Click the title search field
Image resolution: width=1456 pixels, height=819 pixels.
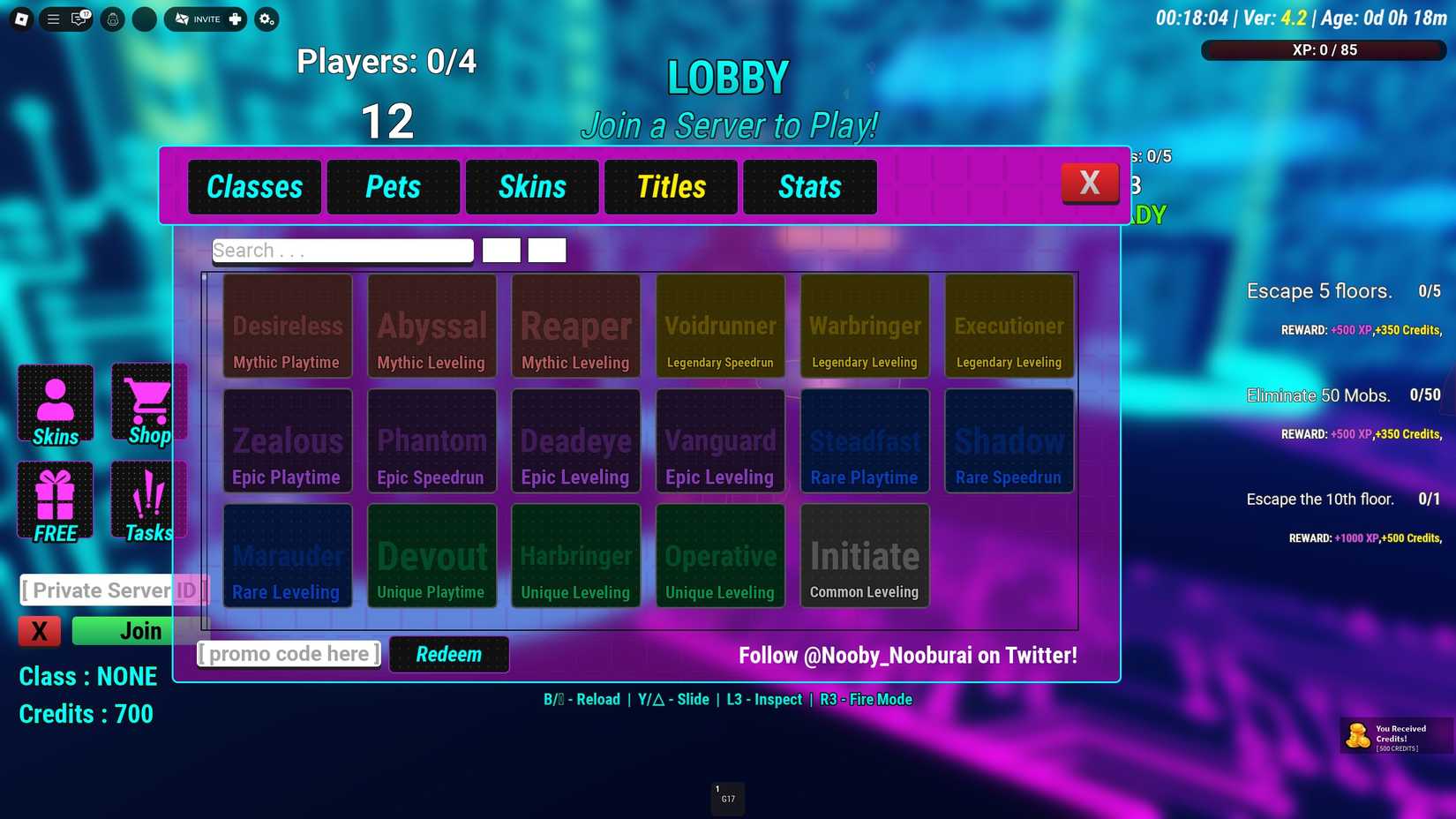point(342,250)
